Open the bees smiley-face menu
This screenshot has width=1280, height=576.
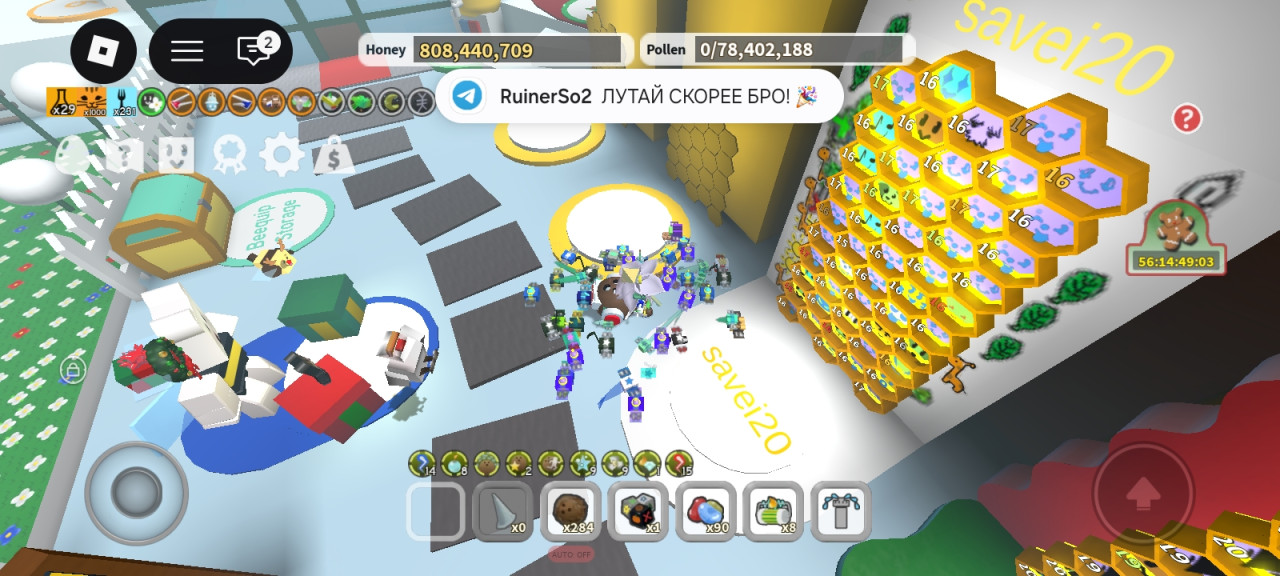(177, 155)
